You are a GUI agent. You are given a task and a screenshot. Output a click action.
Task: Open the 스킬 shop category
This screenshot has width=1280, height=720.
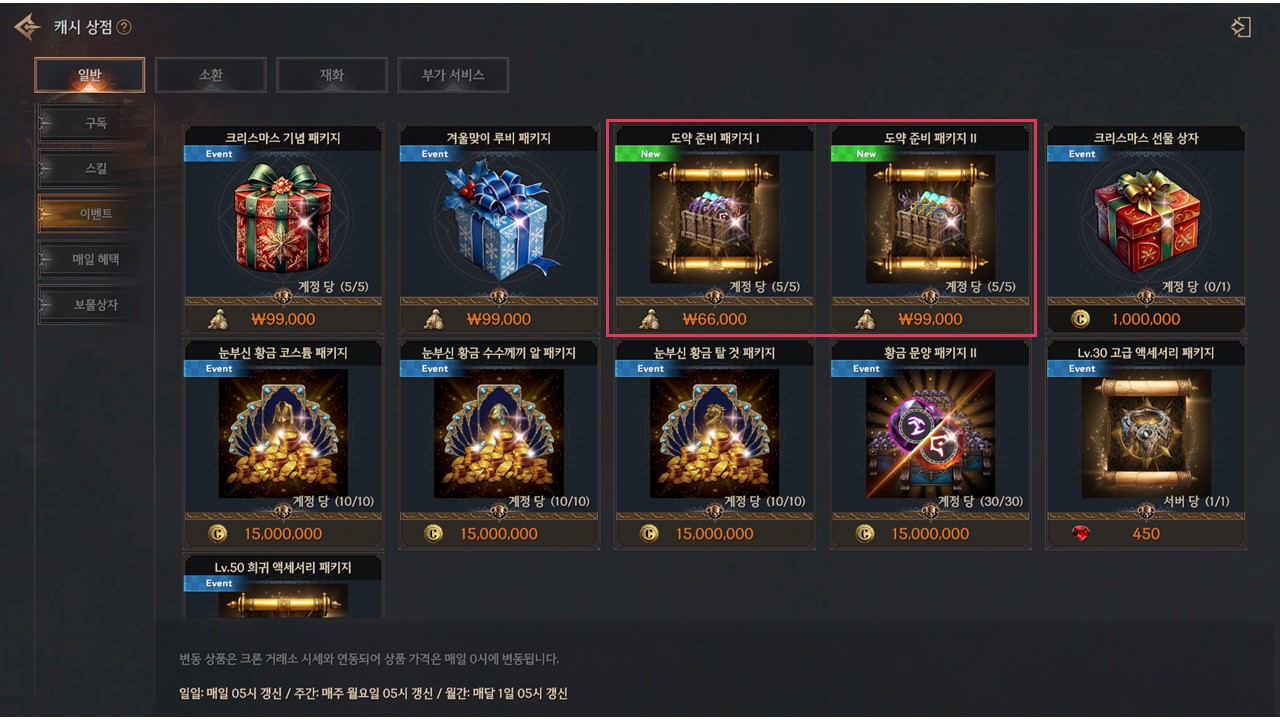95,169
